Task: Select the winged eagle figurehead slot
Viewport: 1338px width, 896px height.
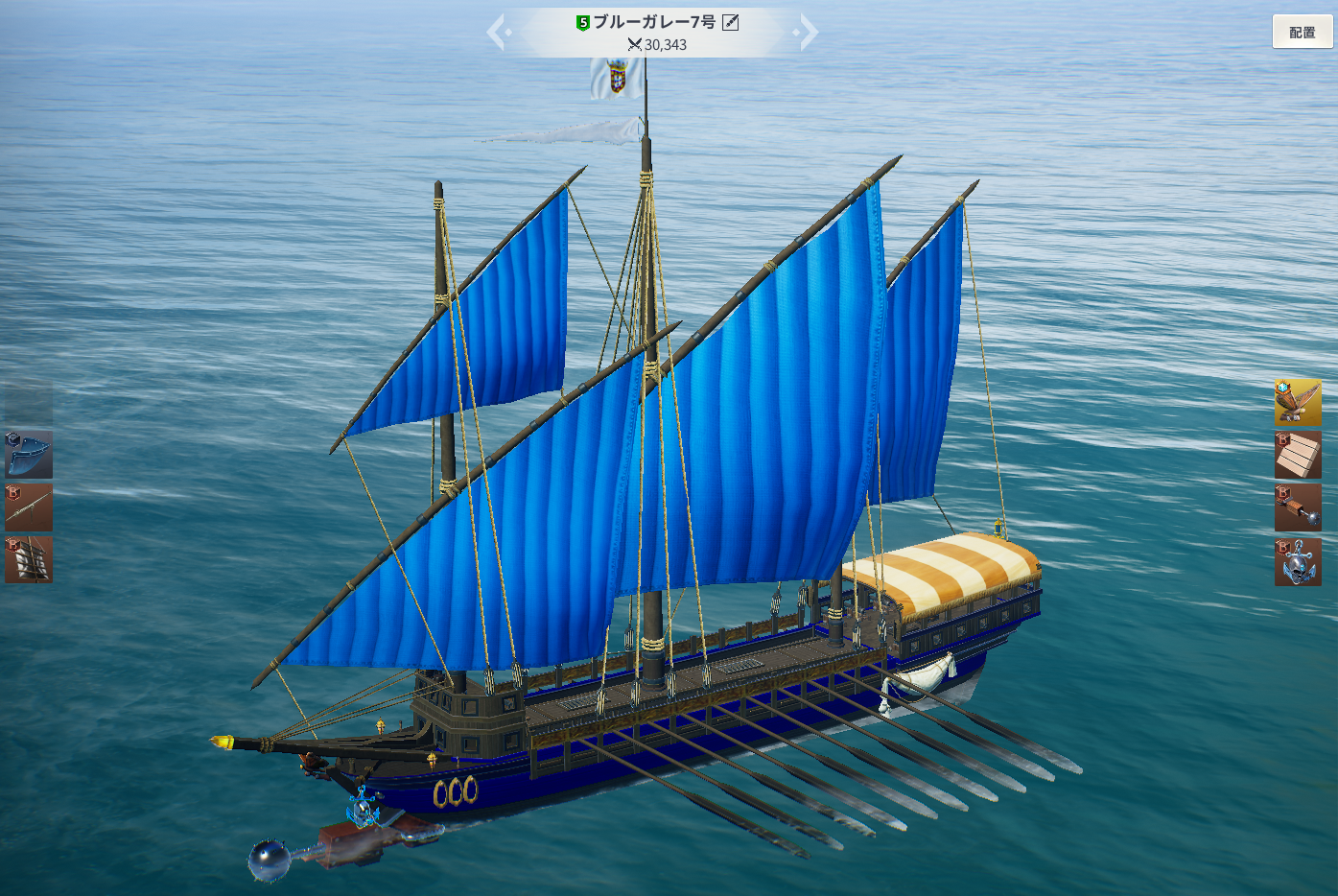Action: [x=1298, y=402]
